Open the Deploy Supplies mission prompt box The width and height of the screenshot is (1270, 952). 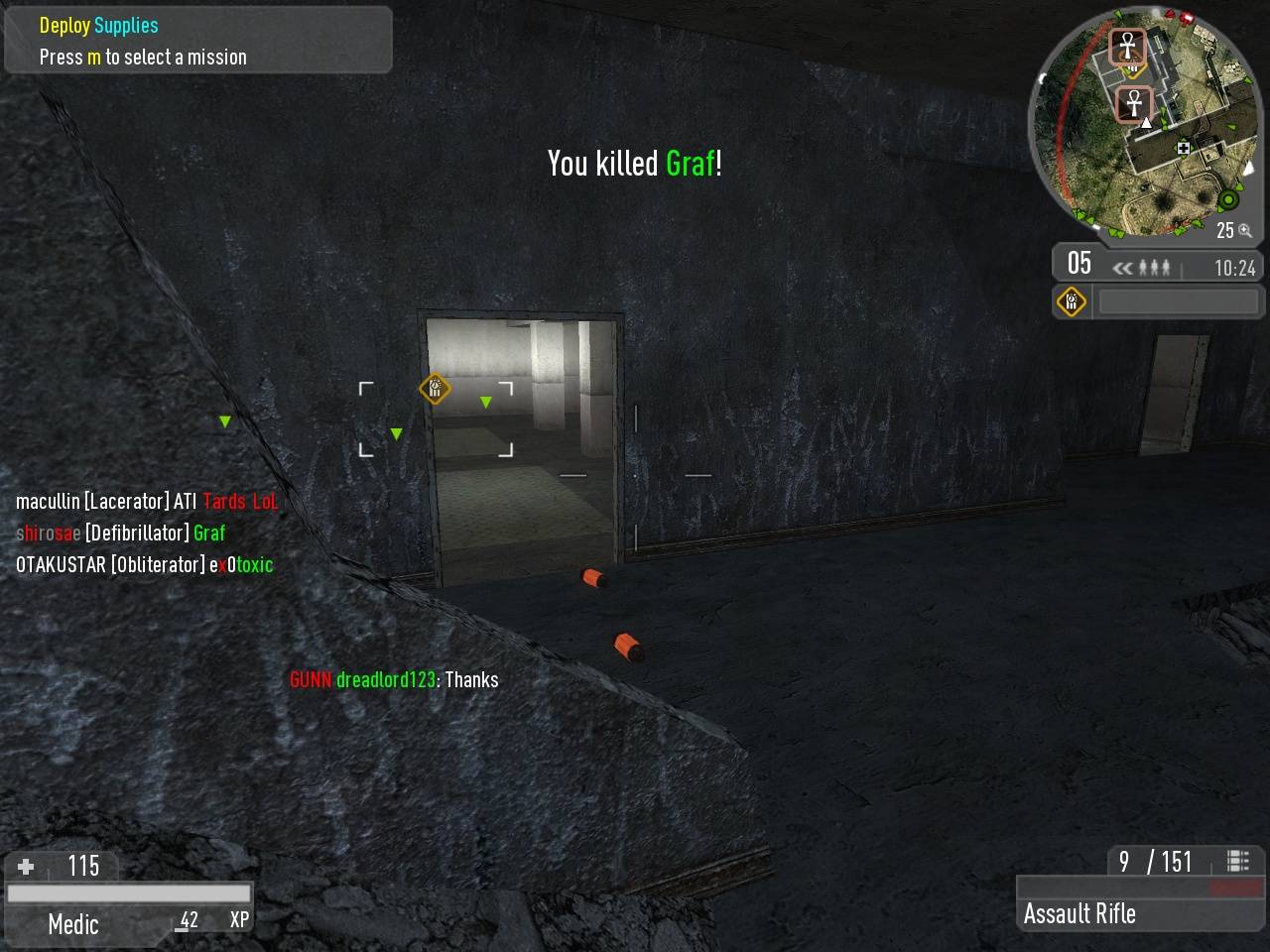click(197, 41)
